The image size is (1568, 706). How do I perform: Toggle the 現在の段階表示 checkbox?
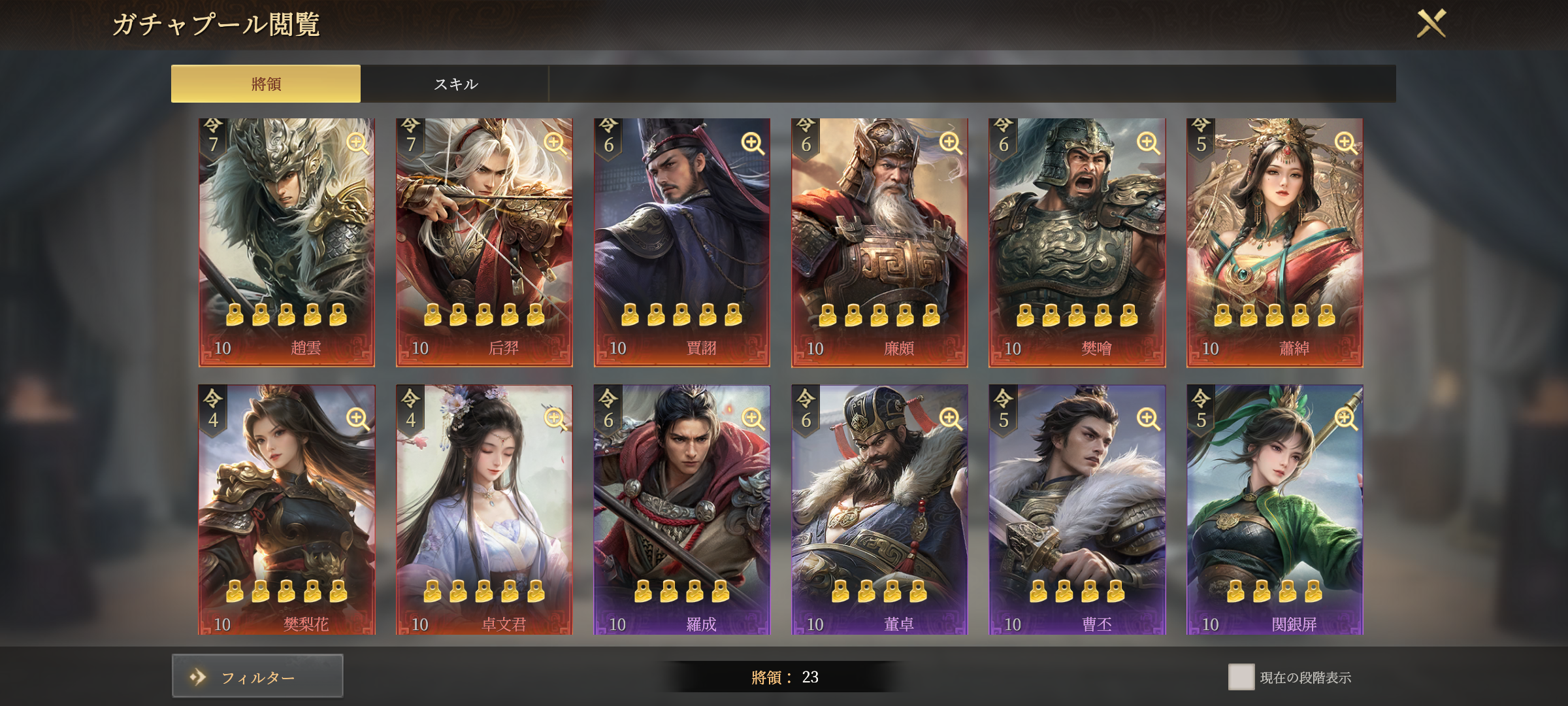(1241, 677)
